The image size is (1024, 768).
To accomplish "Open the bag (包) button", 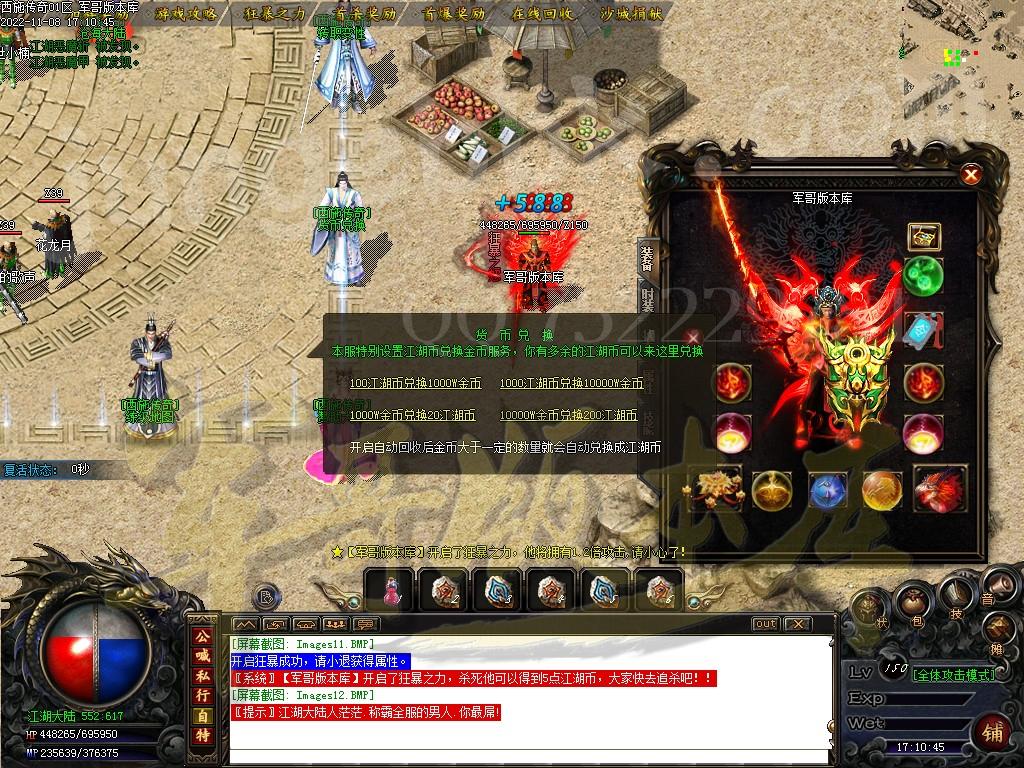I will [x=912, y=602].
